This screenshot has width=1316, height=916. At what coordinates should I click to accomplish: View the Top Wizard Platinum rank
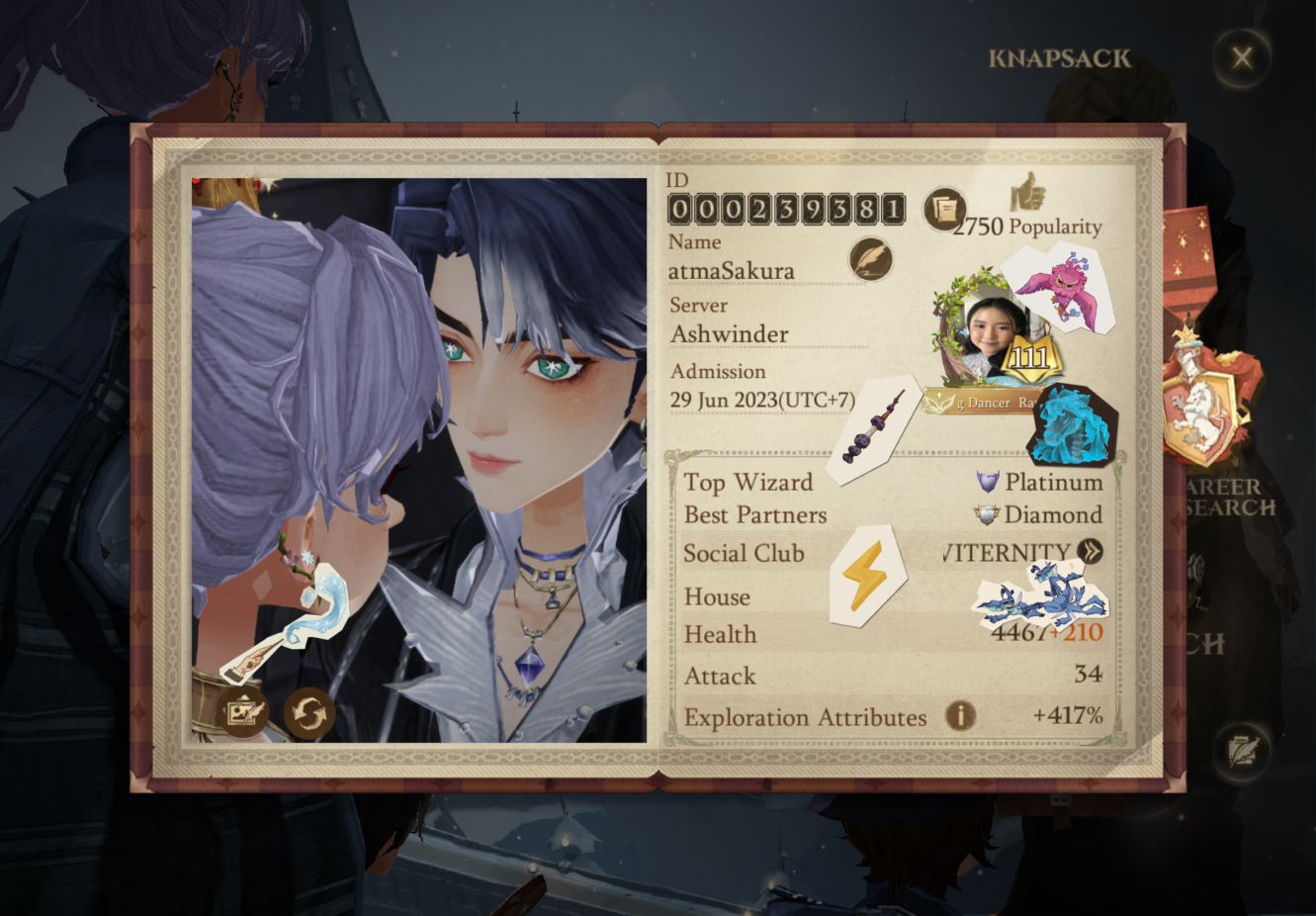click(x=1040, y=482)
